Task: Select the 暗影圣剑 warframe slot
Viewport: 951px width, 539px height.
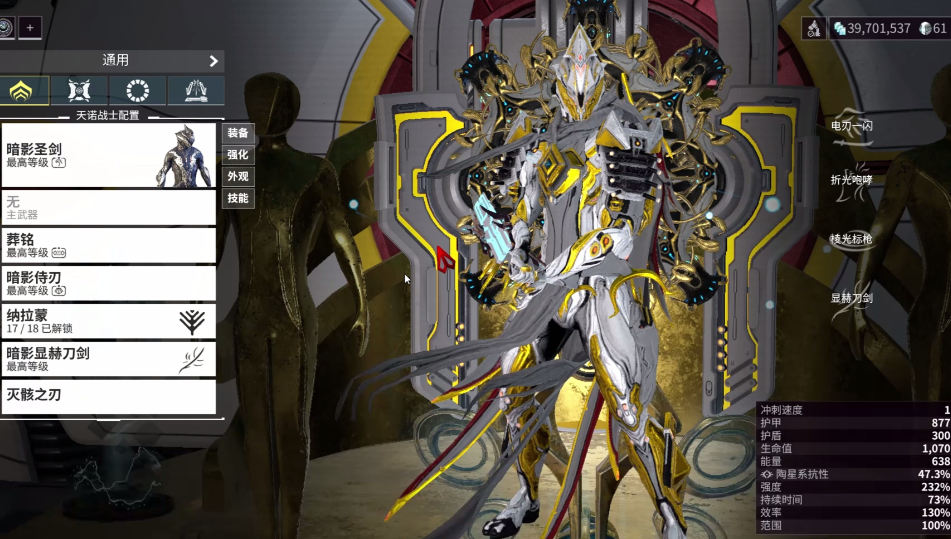Action: [108, 154]
